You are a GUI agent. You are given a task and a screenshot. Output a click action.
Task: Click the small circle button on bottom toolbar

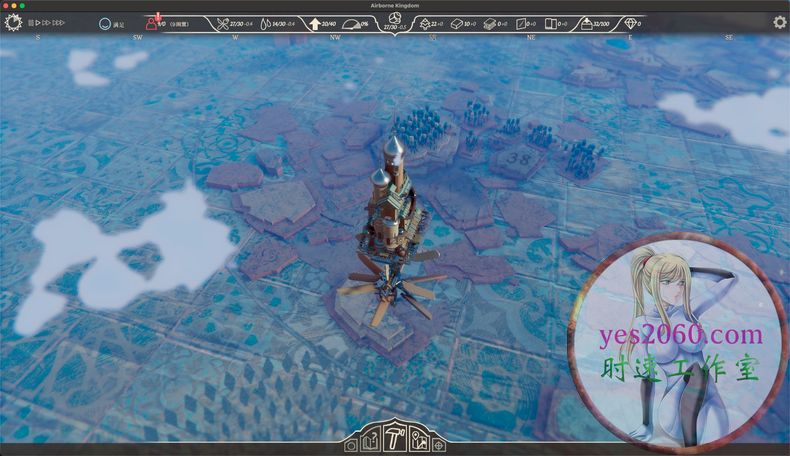pos(351,446)
